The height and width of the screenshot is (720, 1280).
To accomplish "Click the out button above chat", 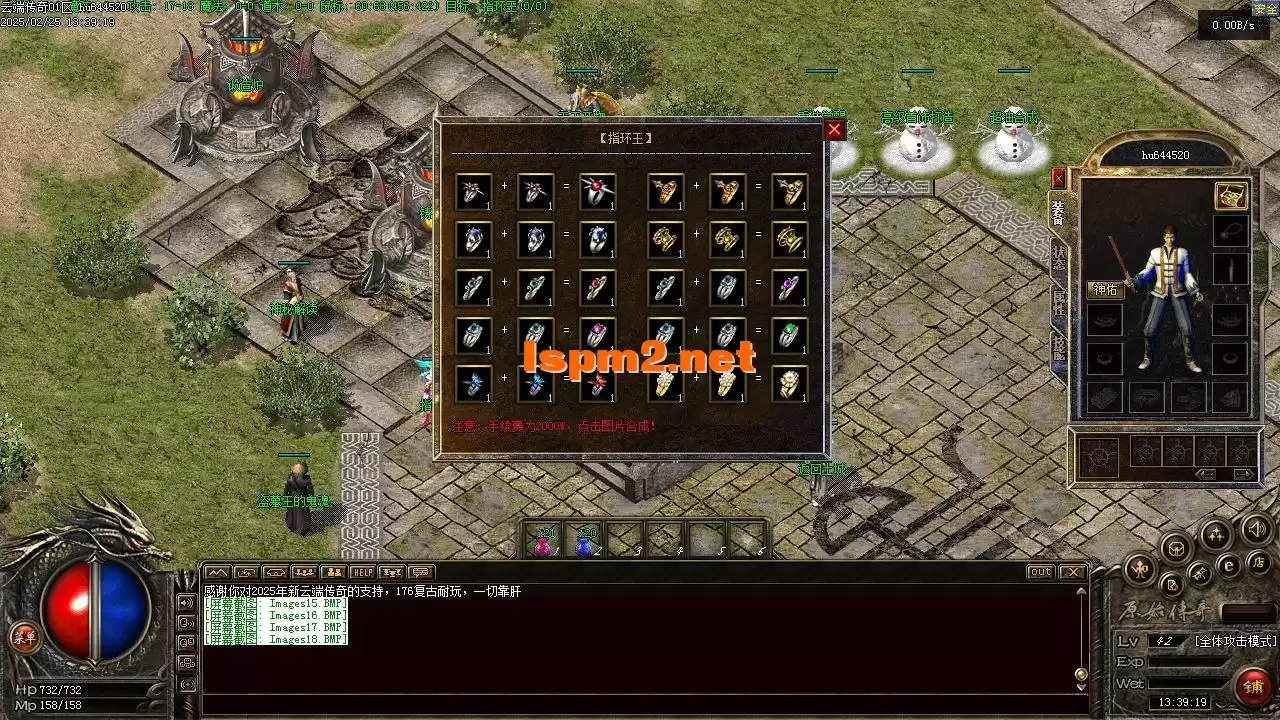I will click(x=1040, y=572).
